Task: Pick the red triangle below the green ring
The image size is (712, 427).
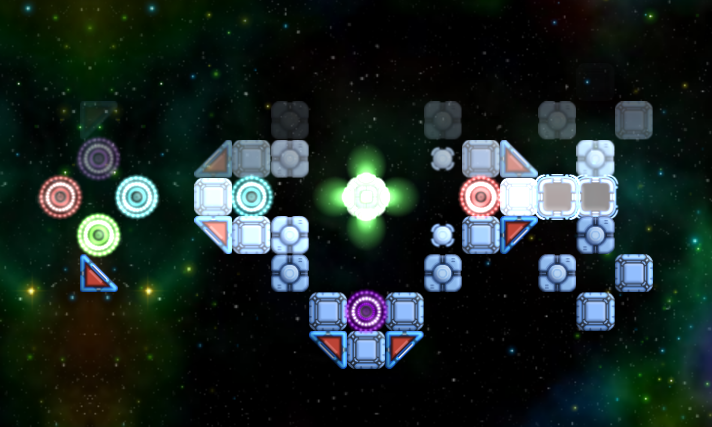Action: (97, 274)
